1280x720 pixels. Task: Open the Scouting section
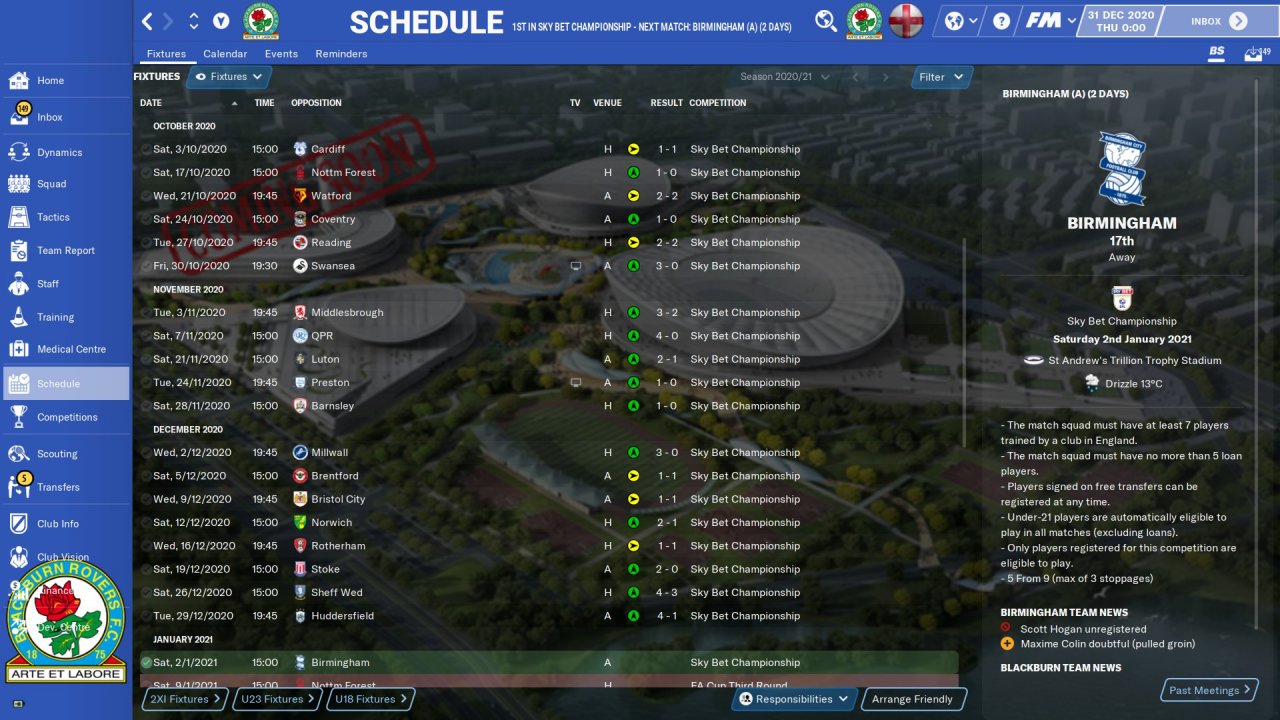coord(57,454)
